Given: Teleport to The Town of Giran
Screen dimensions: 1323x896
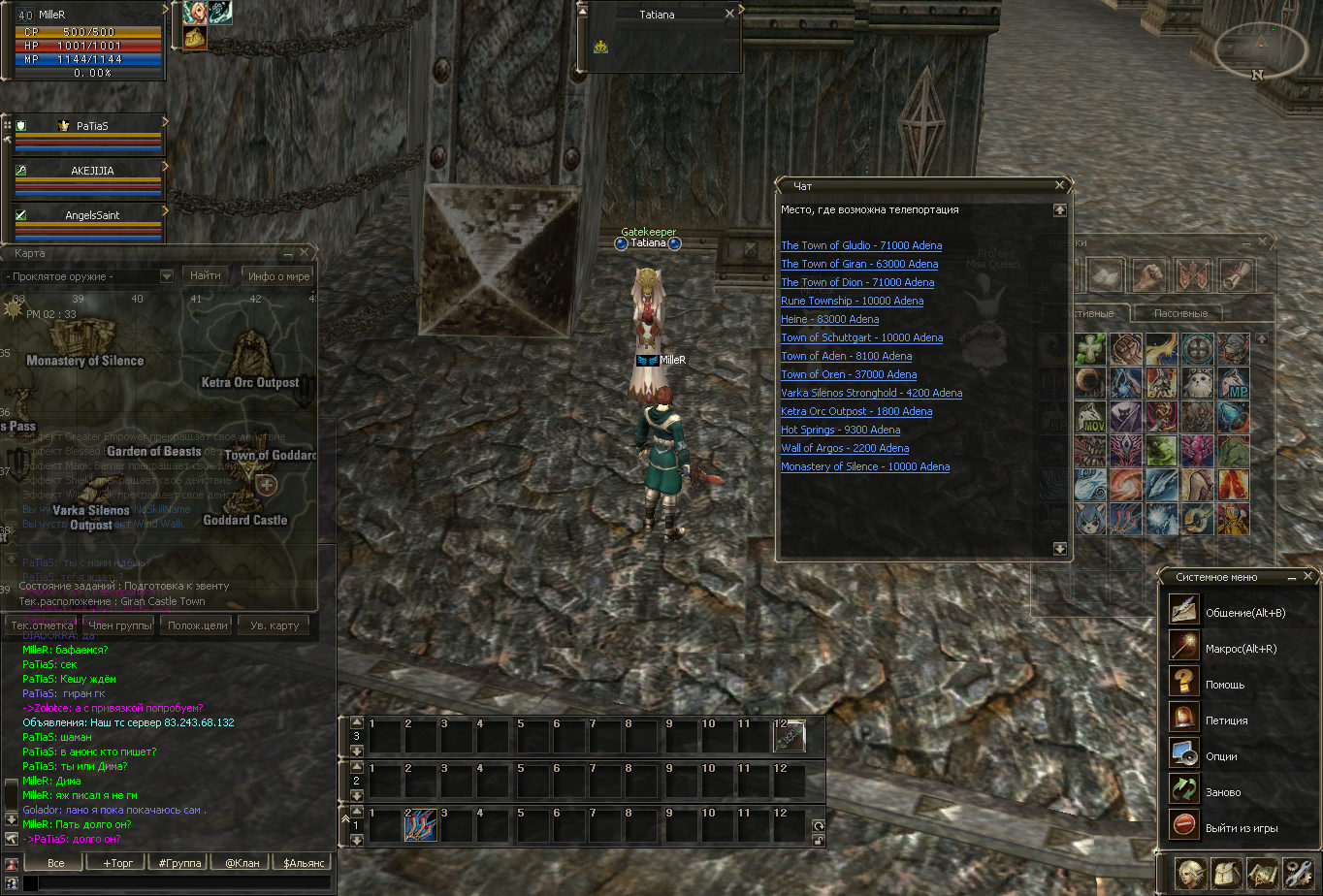Looking at the screenshot, I should click(859, 264).
